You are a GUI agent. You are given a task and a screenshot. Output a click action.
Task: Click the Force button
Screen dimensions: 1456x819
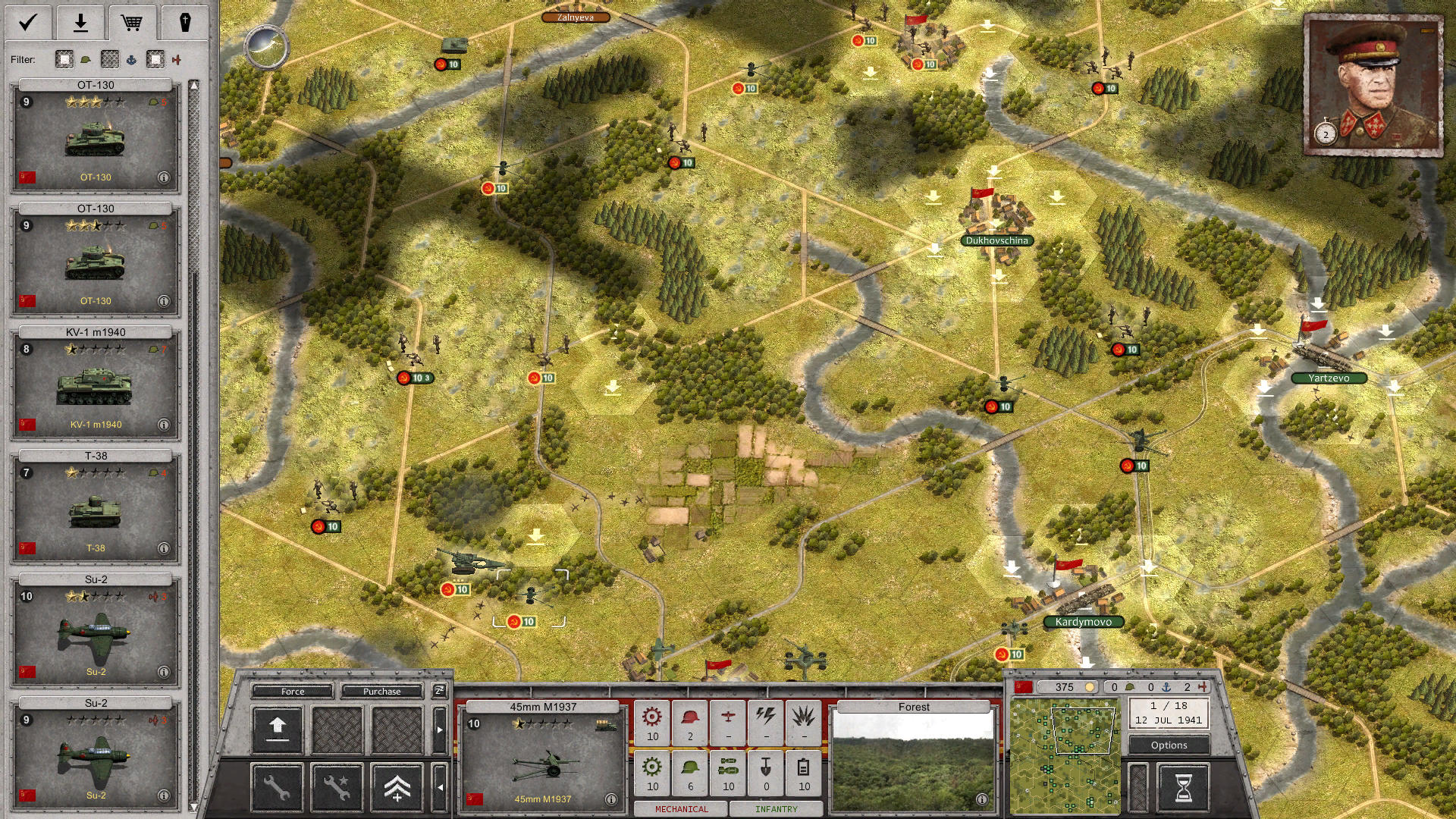pos(292,691)
